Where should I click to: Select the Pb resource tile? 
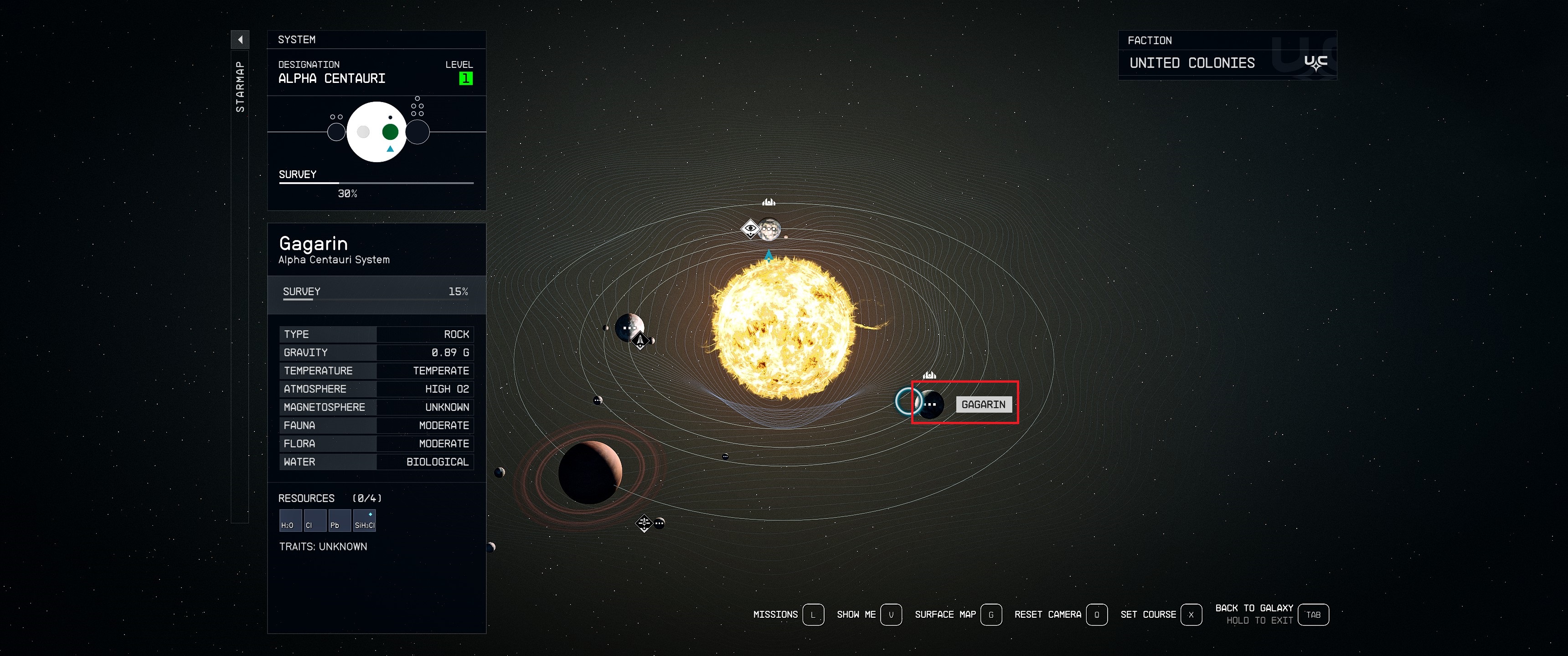338,521
